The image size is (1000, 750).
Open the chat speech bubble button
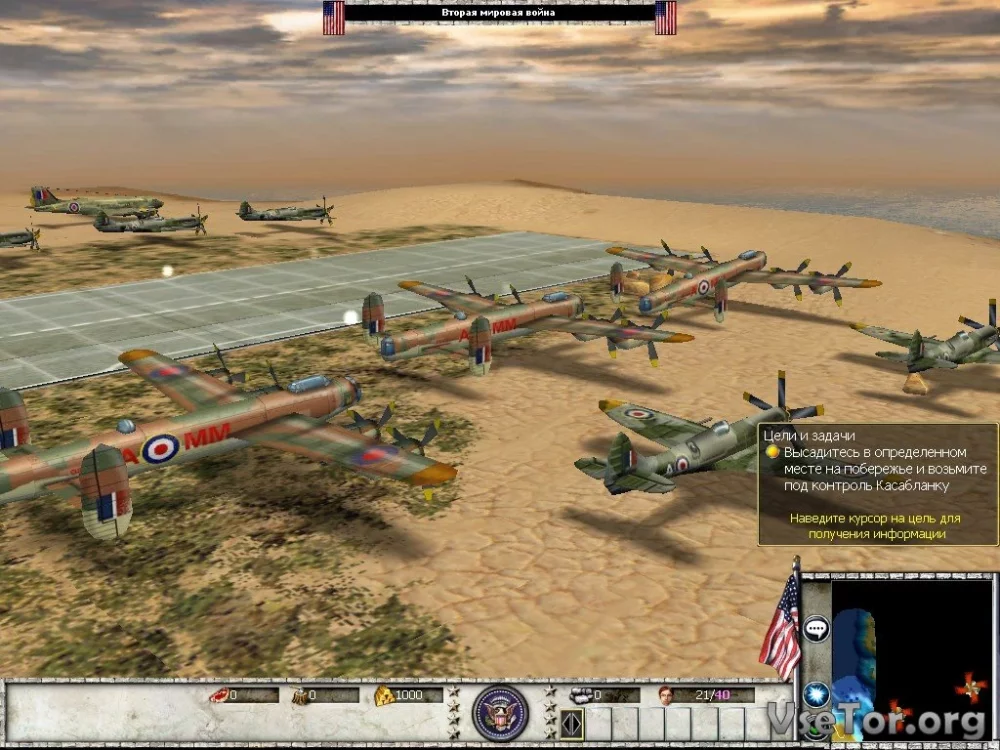pos(816,629)
